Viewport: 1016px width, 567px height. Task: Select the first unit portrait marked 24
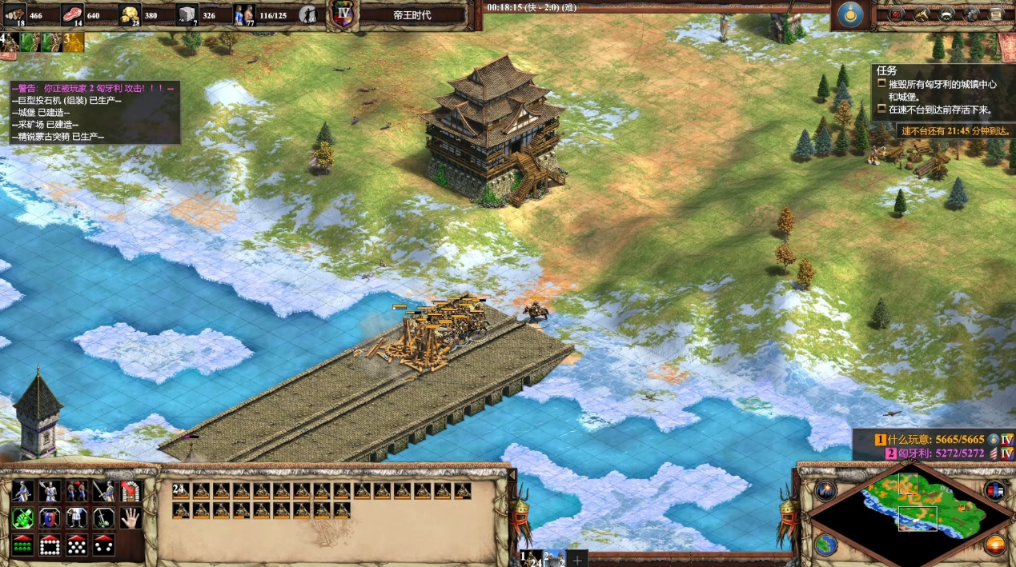point(181,491)
